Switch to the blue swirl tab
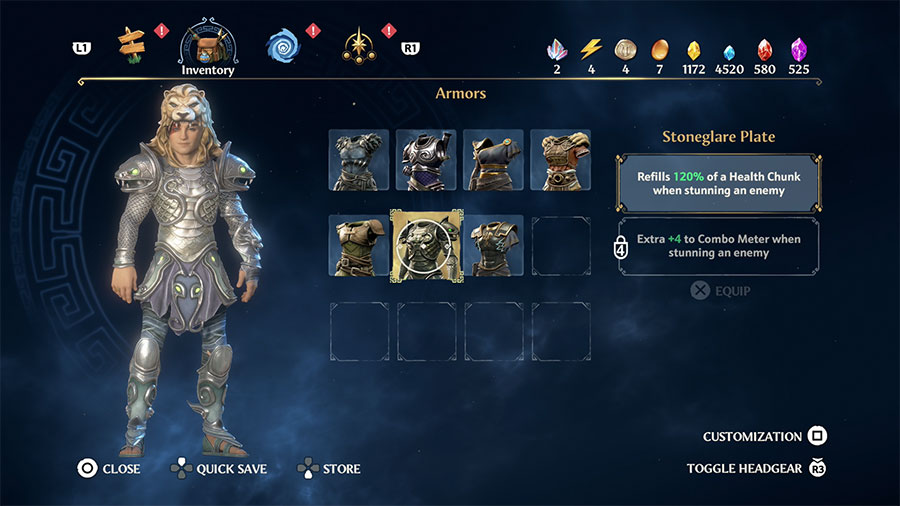900x506 pixels. click(283, 44)
